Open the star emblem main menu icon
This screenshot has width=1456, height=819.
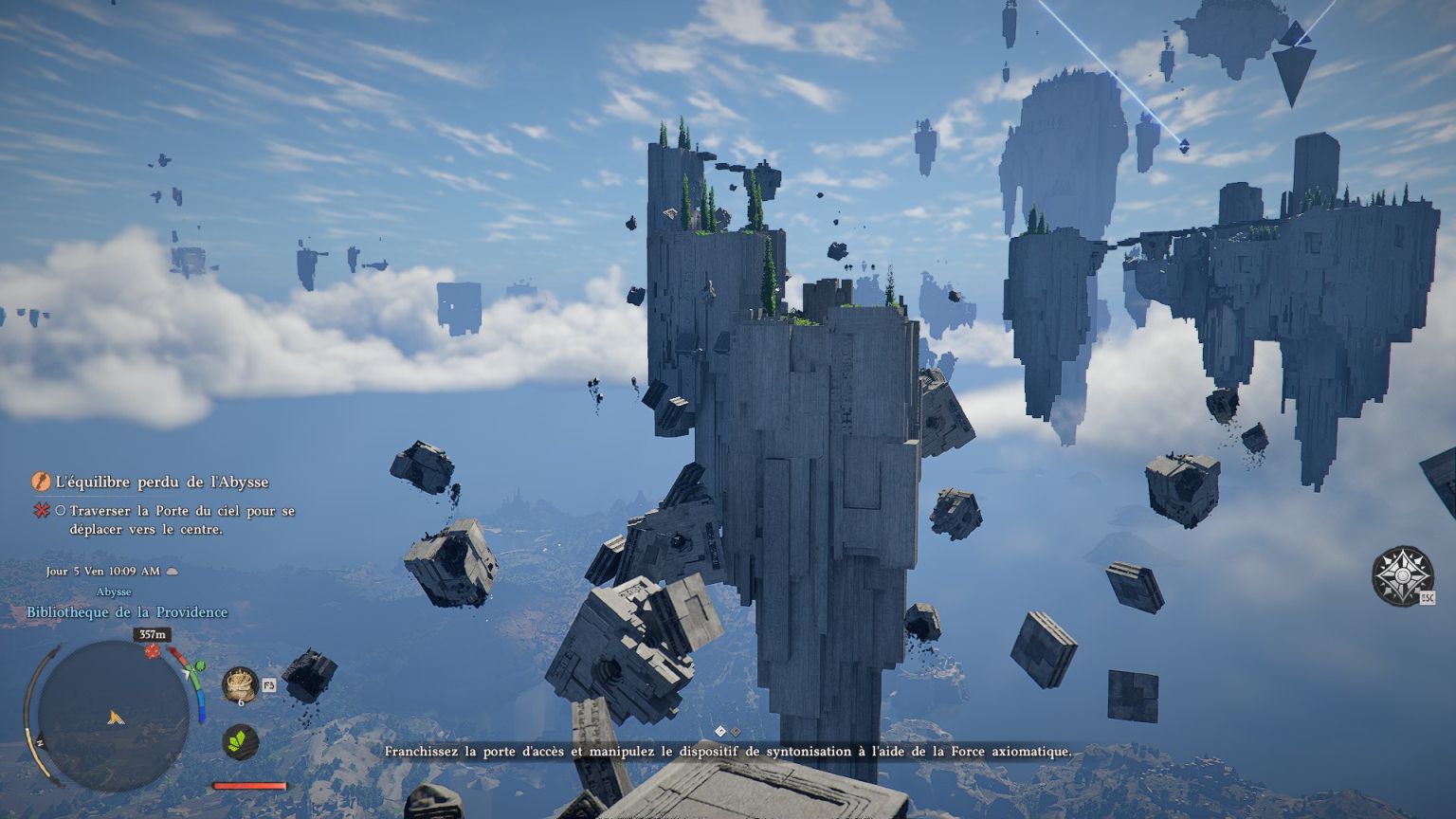[x=1402, y=574]
